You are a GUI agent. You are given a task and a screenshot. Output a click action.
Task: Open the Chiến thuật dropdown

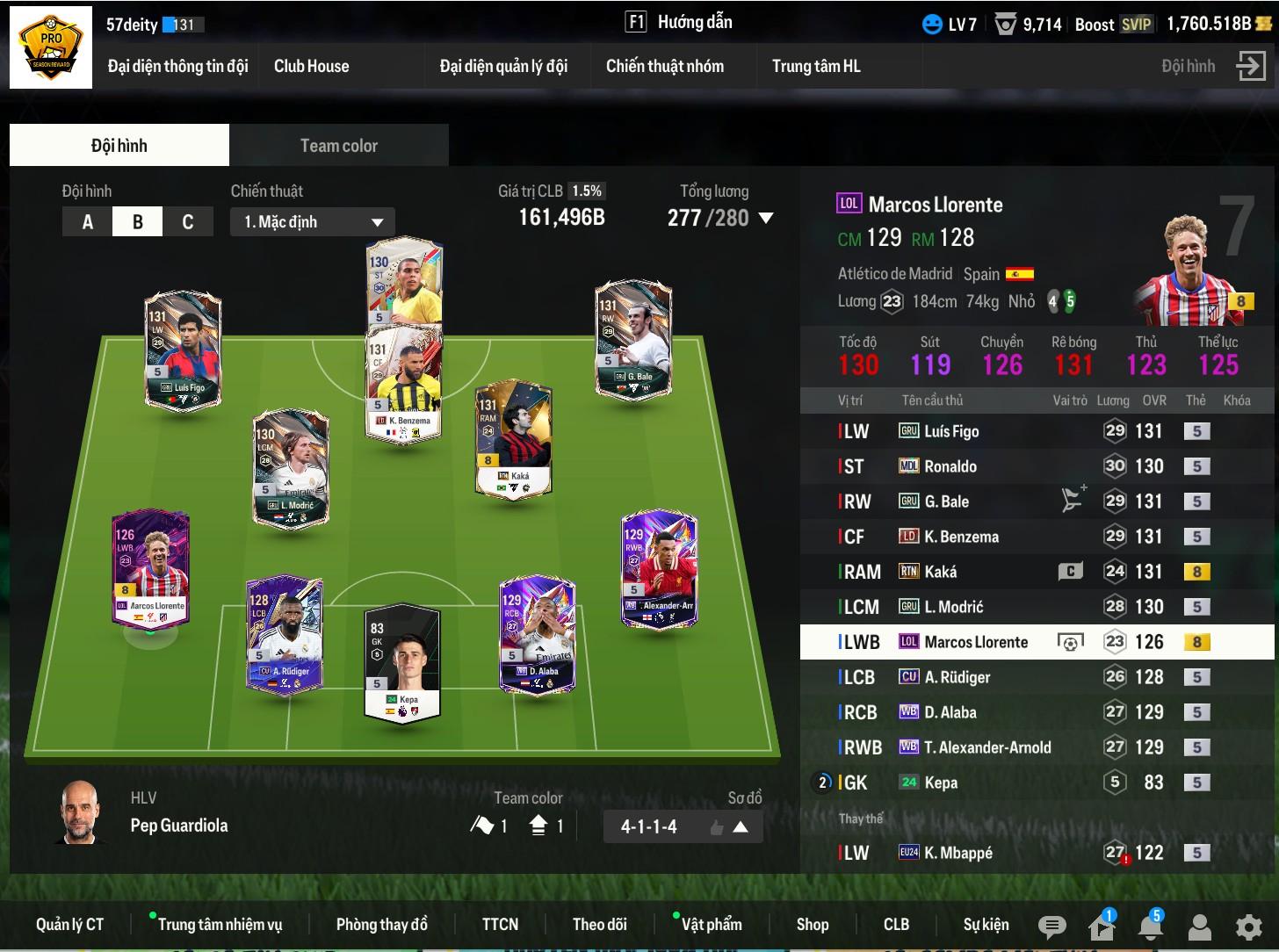coord(313,222)
